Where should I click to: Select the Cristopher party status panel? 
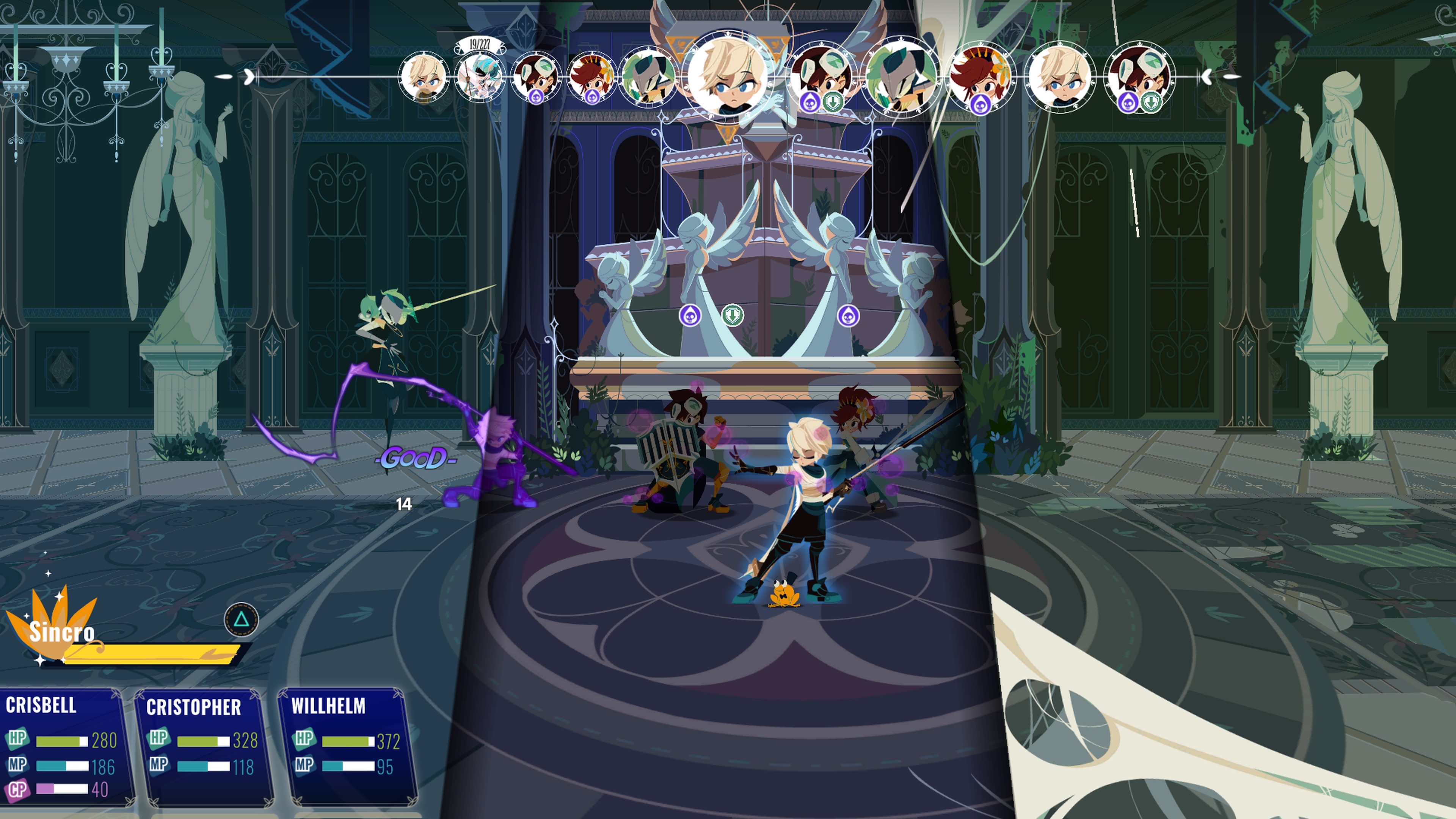204,747
